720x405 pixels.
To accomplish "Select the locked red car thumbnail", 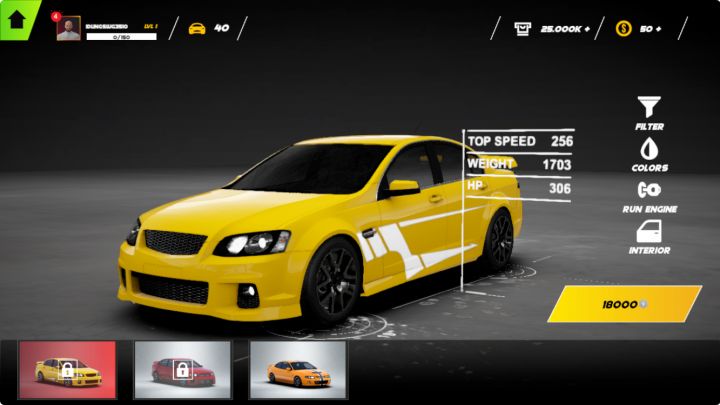I will [x=182, y=370].
